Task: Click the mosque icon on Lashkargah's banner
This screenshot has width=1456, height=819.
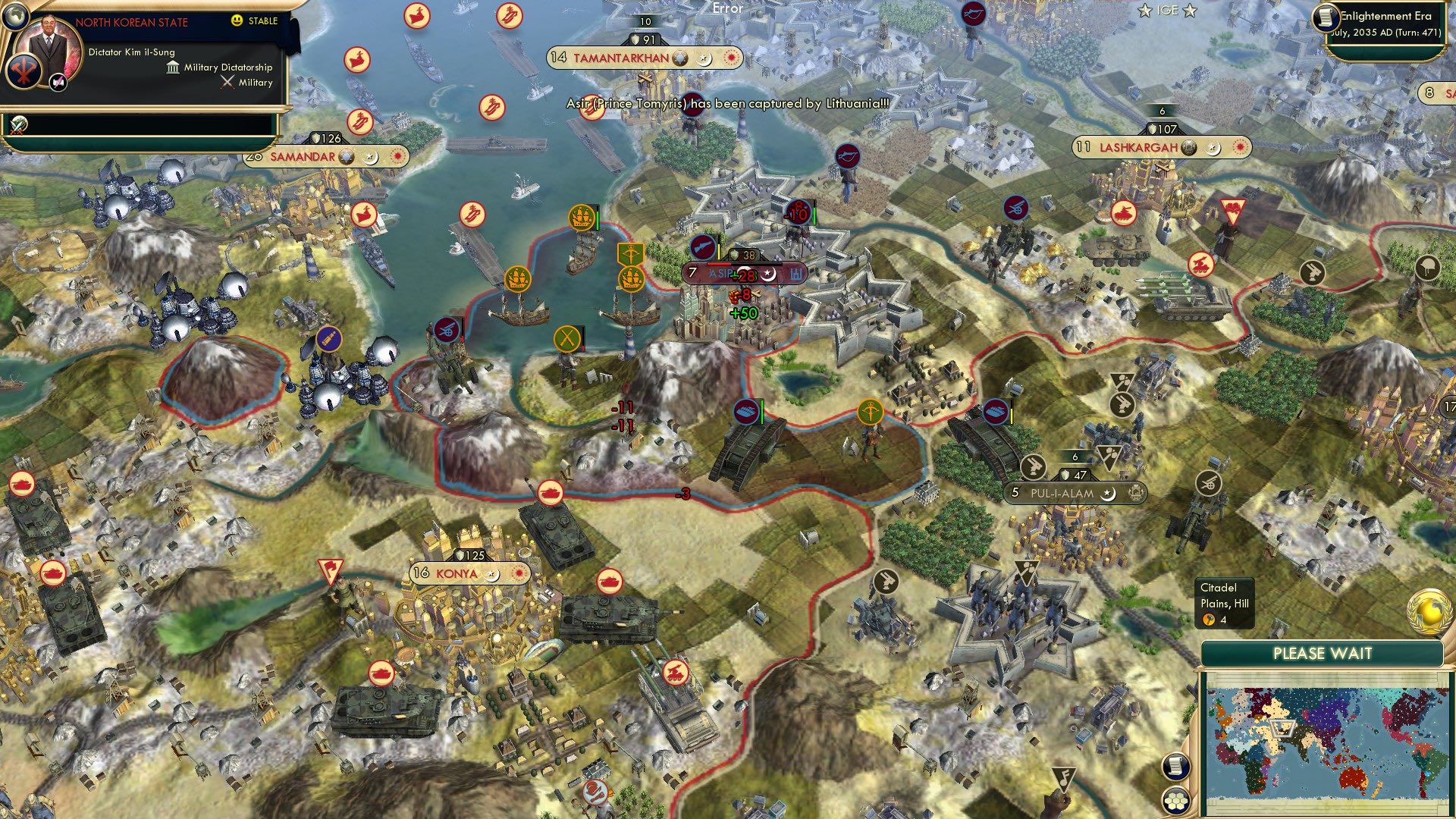Action: pyautogui.click(x=1189, y=149)
